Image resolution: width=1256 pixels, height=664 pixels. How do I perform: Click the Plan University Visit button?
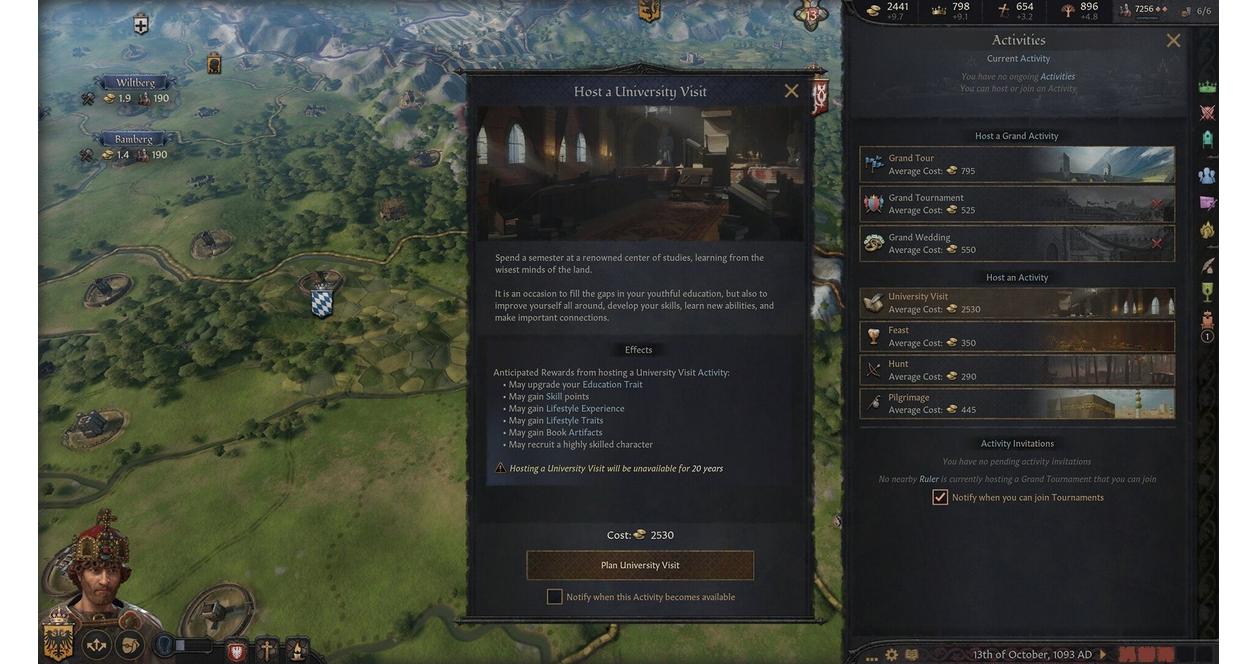tap(640, 565)
